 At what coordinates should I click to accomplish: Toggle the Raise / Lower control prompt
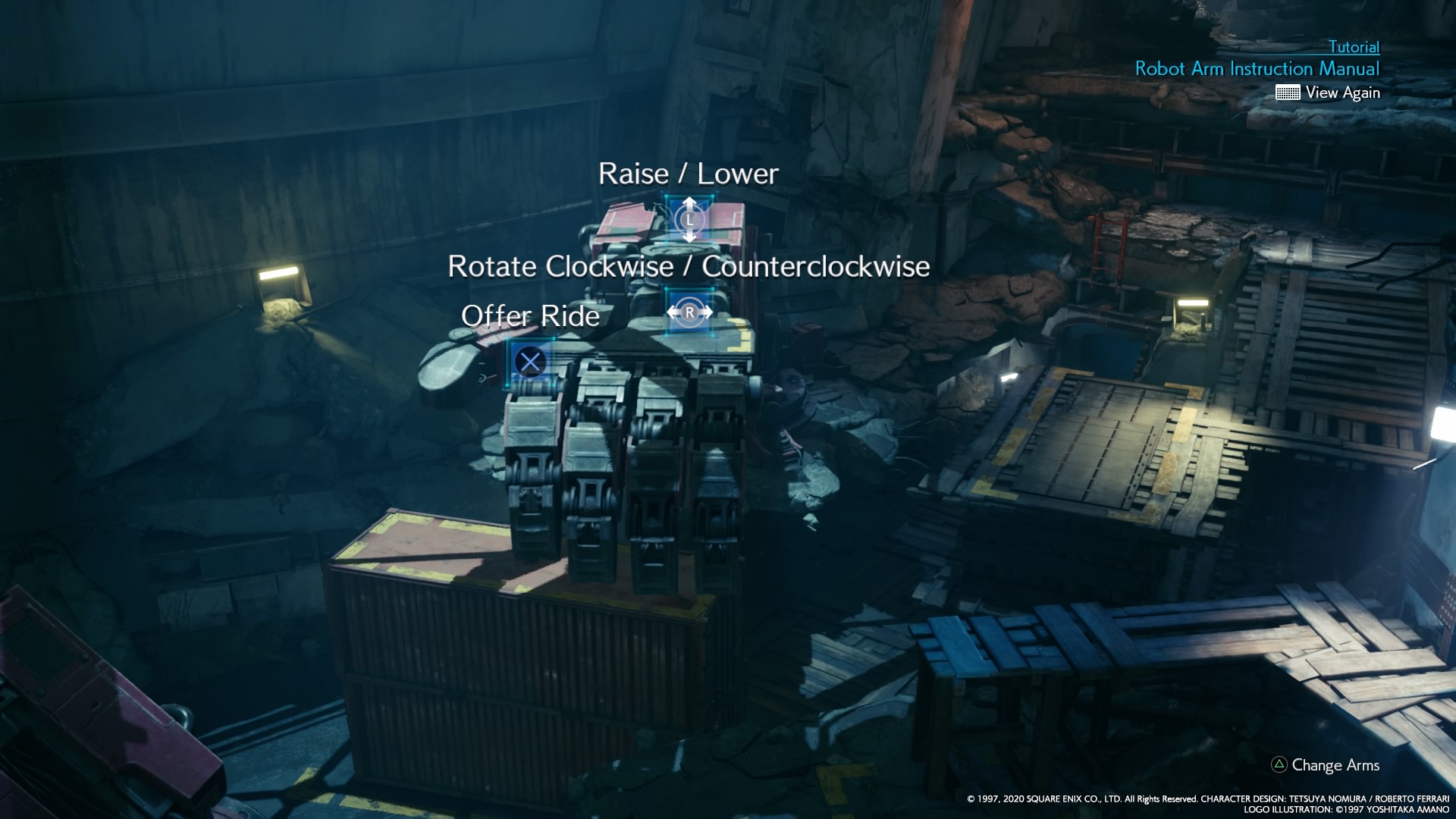[688, 173]
